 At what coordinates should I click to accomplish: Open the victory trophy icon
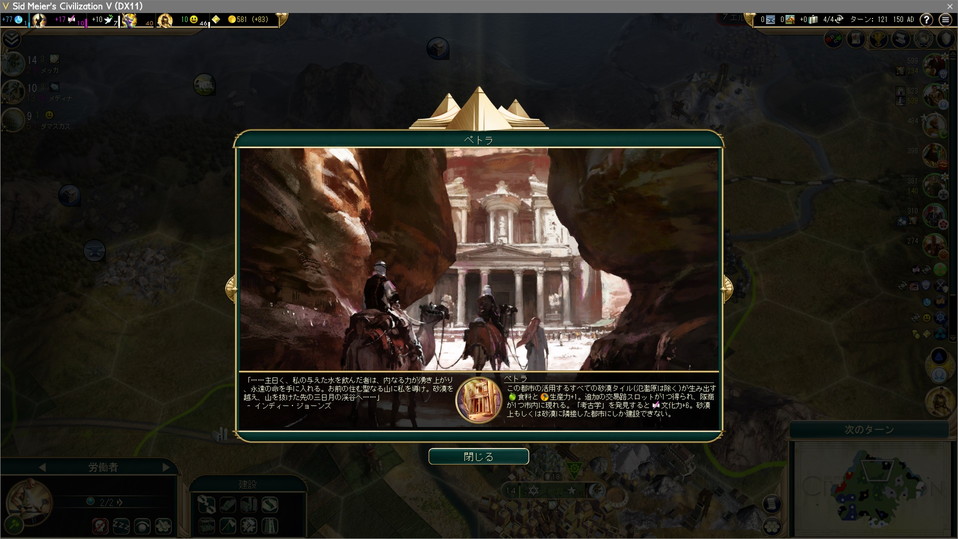pos(879,39)
